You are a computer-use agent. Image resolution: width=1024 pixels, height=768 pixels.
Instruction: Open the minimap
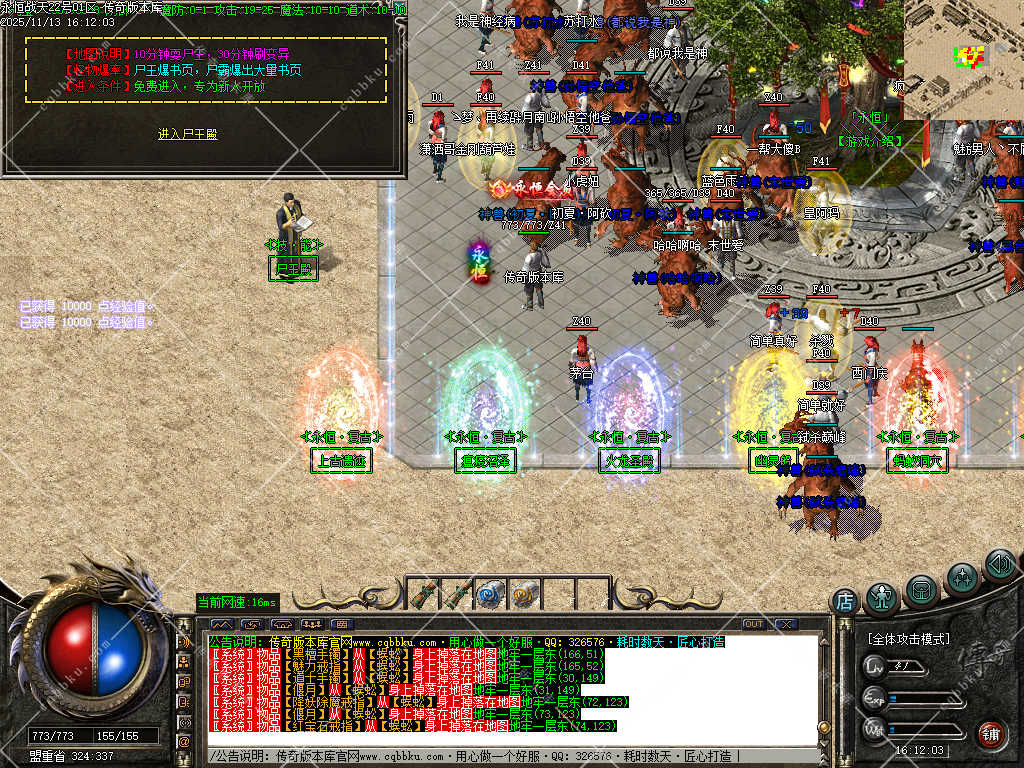click(963, 58)
